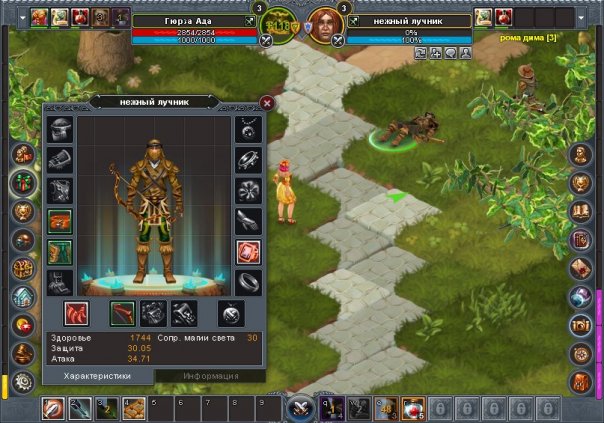Use the first hotbar skill slot
The width and height of the screenshot is (604, 423).
(53, 408)
